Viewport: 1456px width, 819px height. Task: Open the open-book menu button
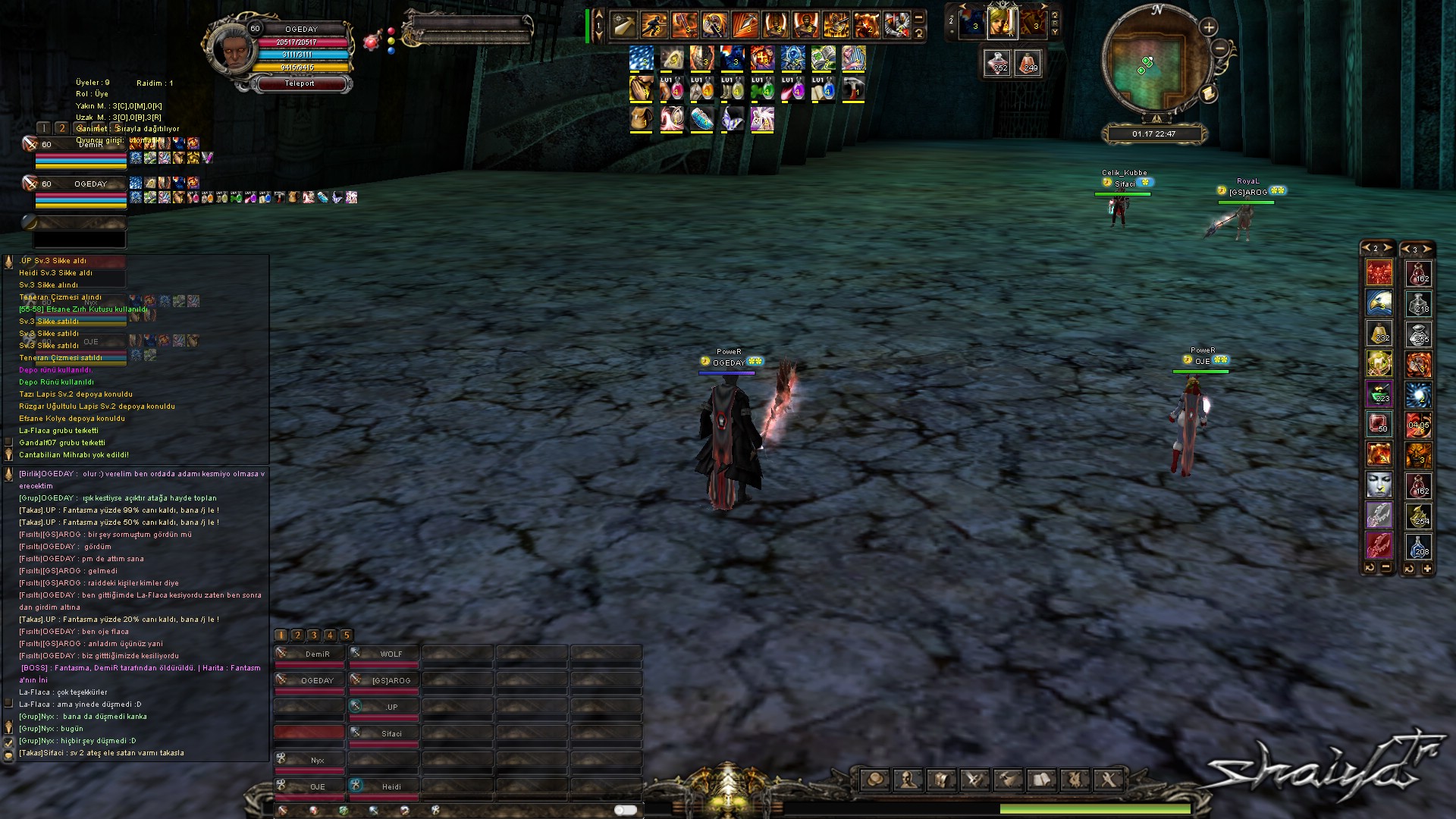tap(1041, 779)
